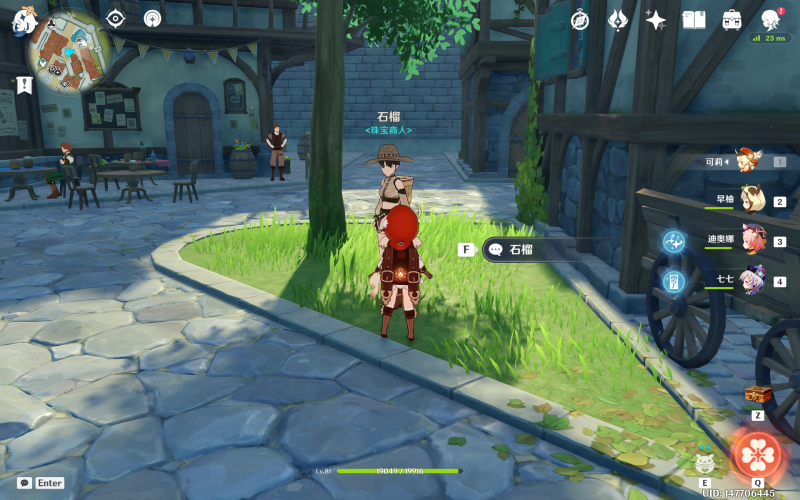Activate the elemental sight eye icon
Image resolution: width=800 pixels, height=500 pixels.
click(115, 18)
